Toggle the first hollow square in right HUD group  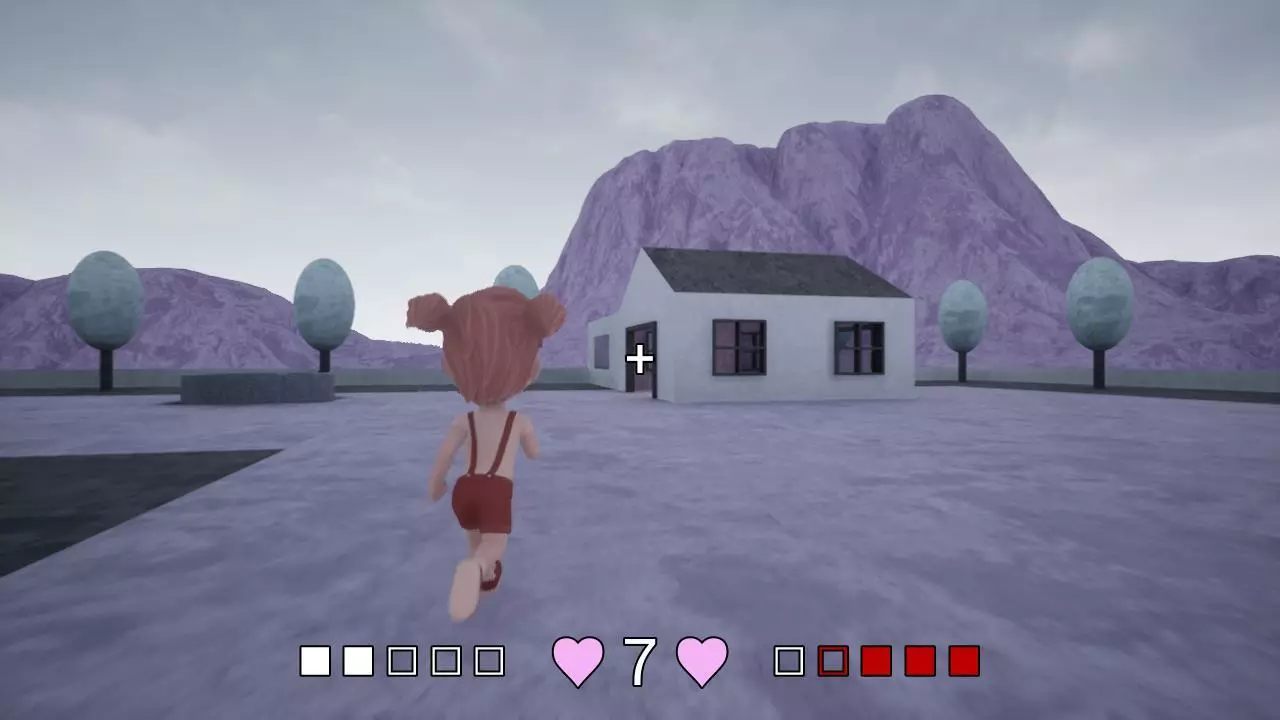(x=787, y=659)
